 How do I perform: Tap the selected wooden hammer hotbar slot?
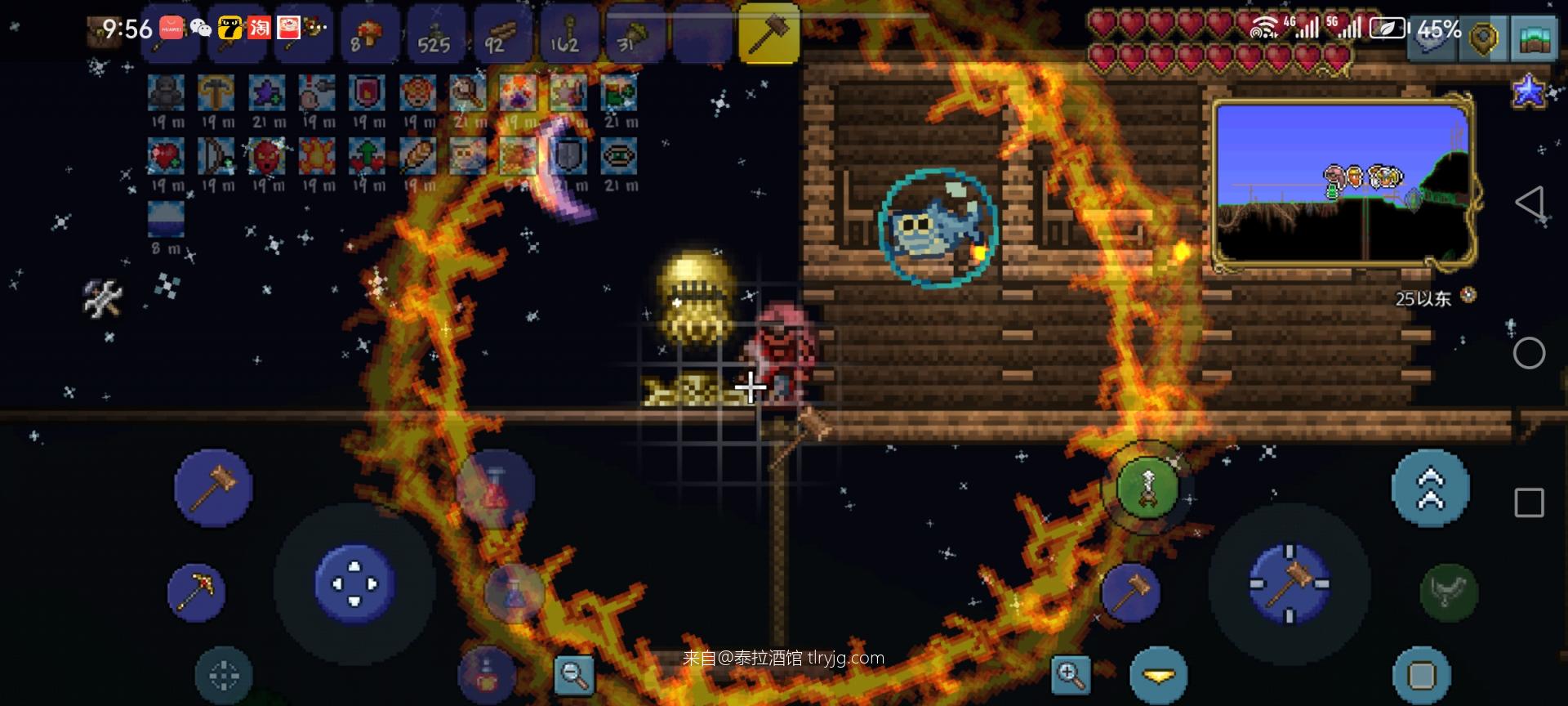[768, 34]
